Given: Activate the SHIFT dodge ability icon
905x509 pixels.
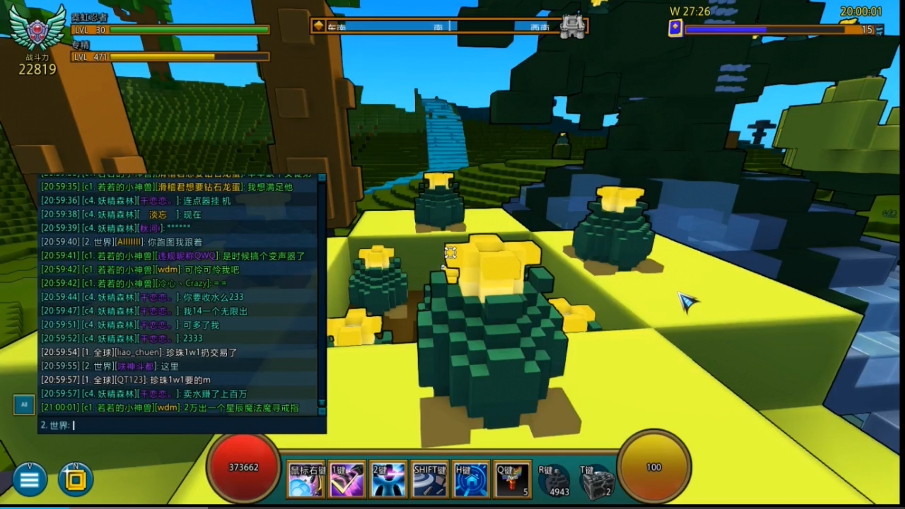Looking at the screenshot, I should 429,481.
